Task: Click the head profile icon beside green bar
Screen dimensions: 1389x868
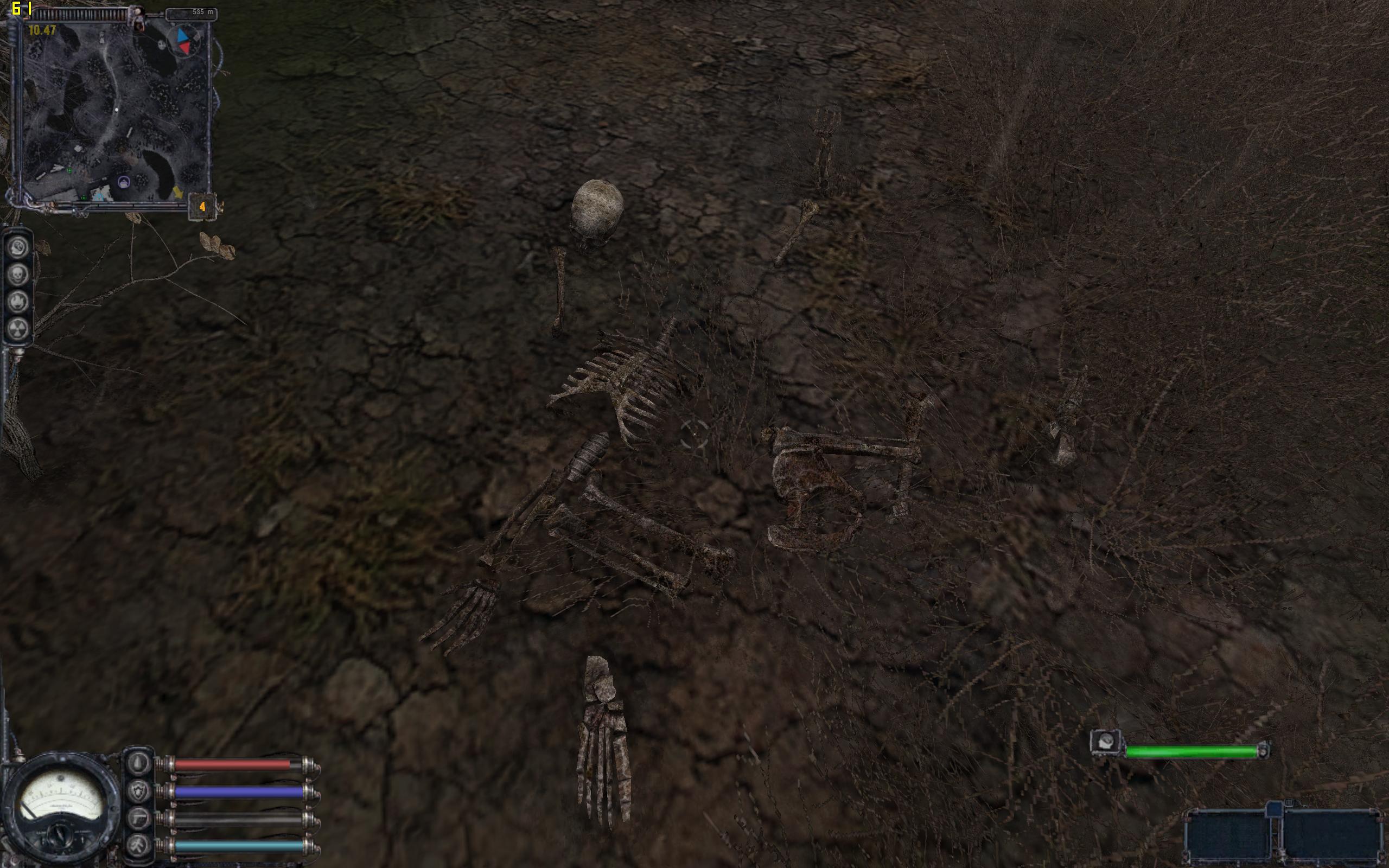Action: 1106,743
